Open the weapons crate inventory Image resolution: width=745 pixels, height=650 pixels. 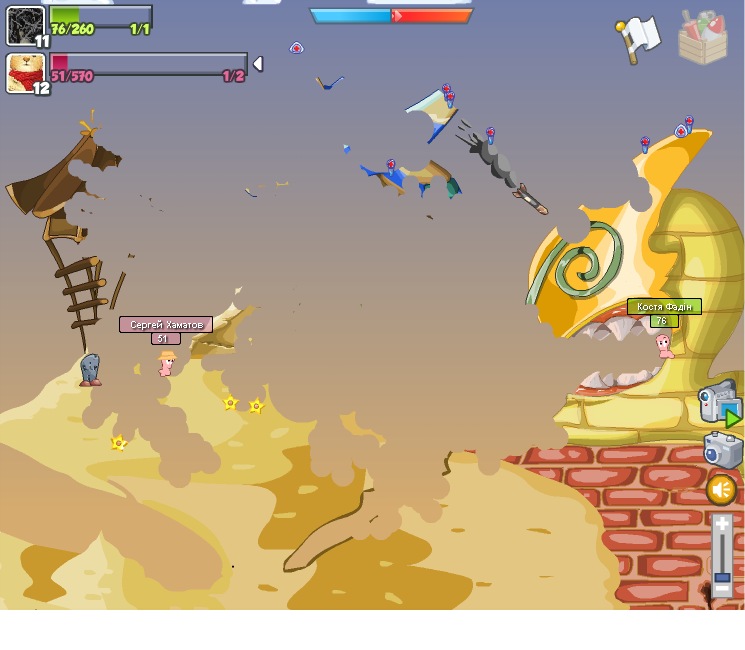point(702,37)
